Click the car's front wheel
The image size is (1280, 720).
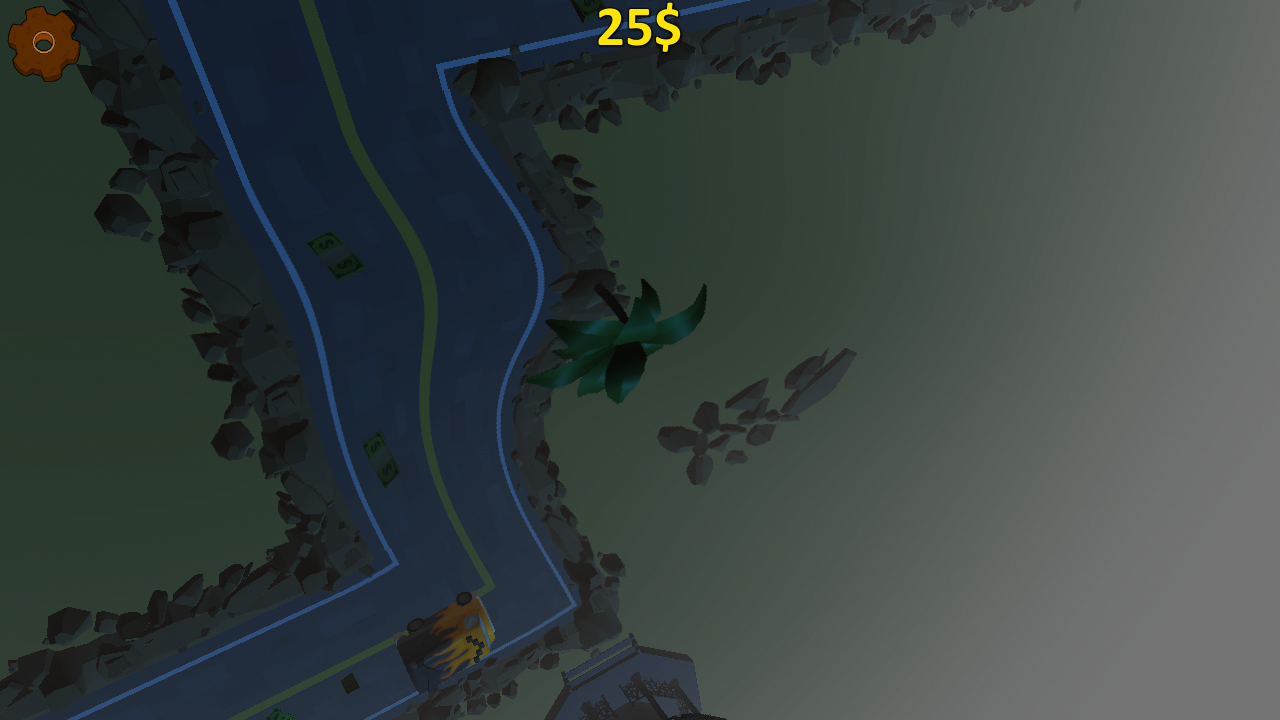[x=464, y=598]
